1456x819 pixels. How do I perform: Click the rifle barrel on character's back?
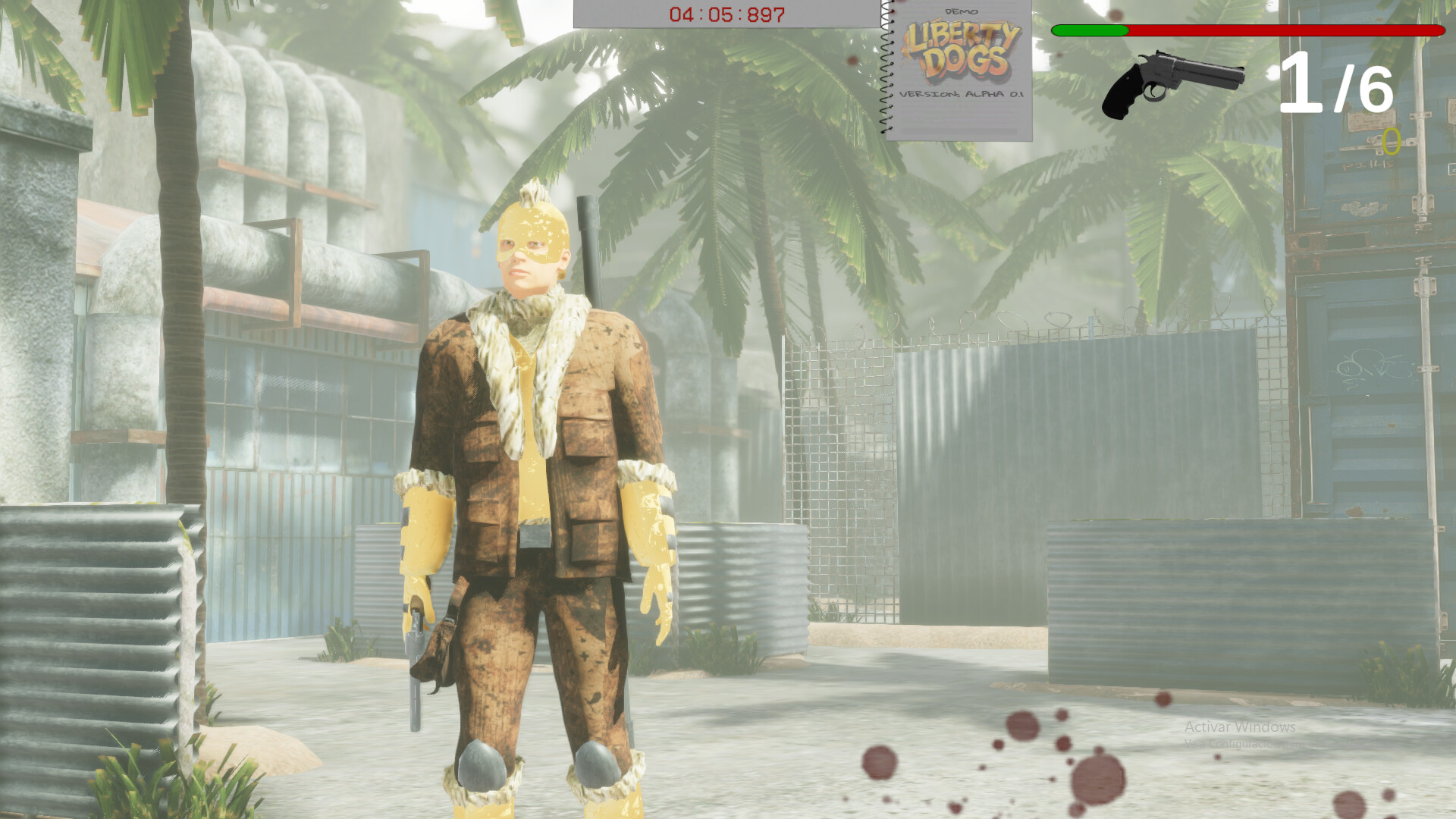tap(588, 243)
